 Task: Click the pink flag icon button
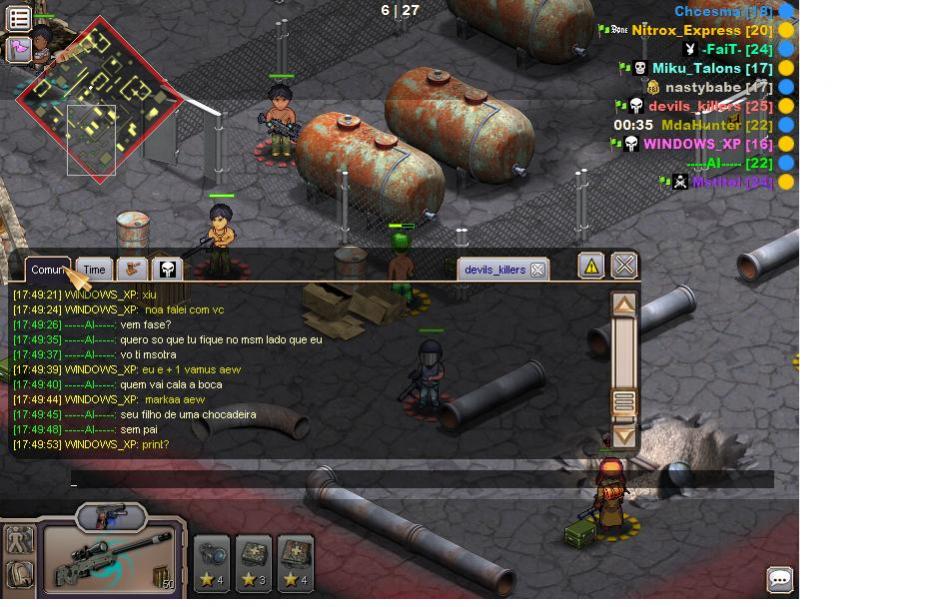[18, 49]
